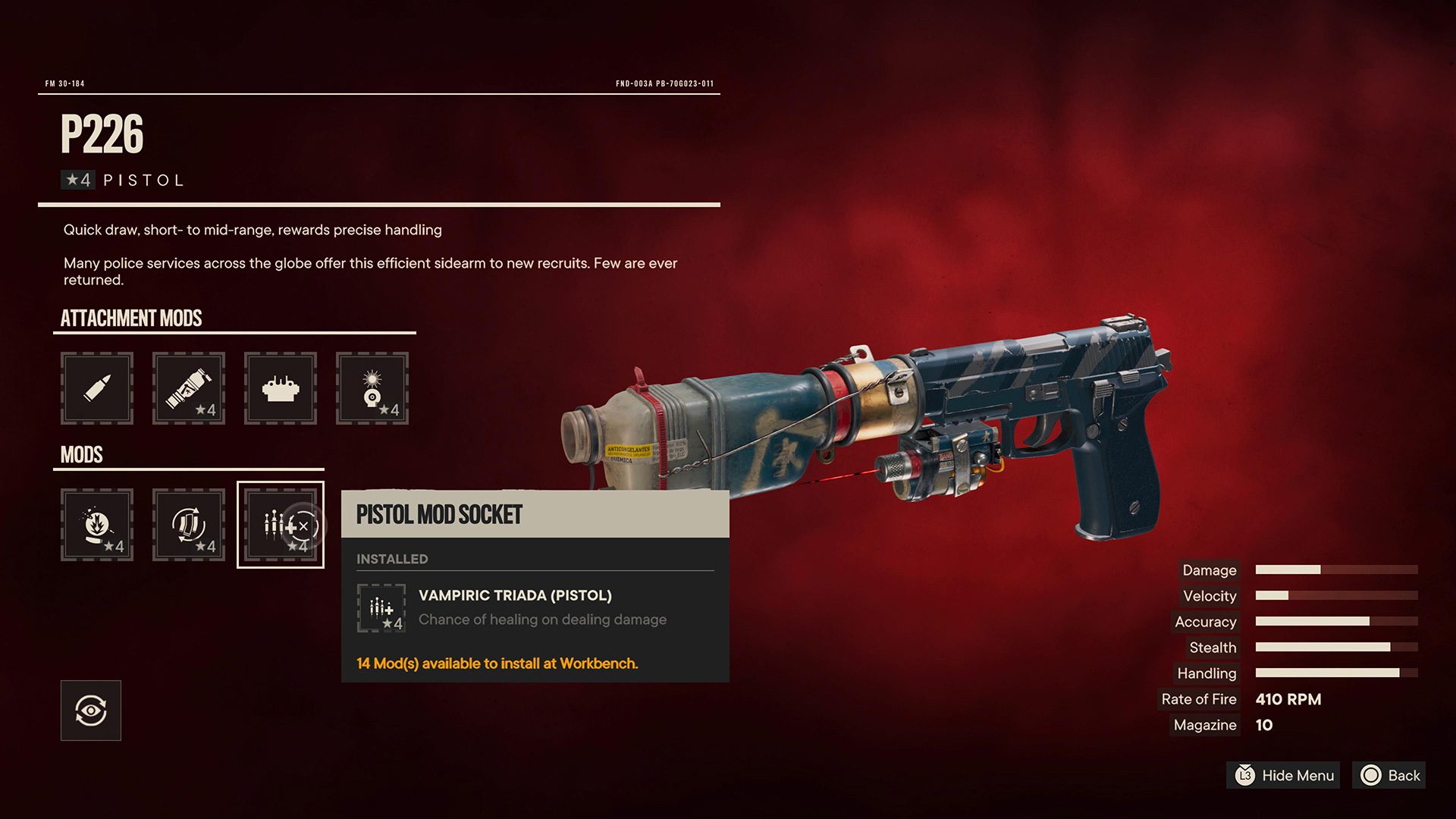
Task: Go back using the Back button
Action: (1389, 775)
